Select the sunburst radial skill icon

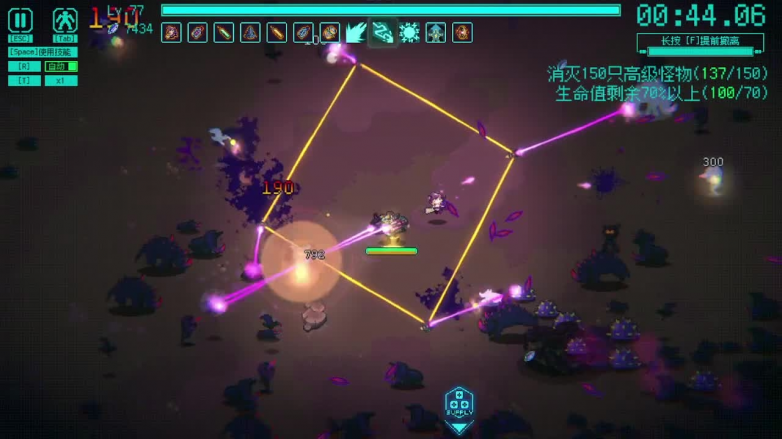coord(409,33)
